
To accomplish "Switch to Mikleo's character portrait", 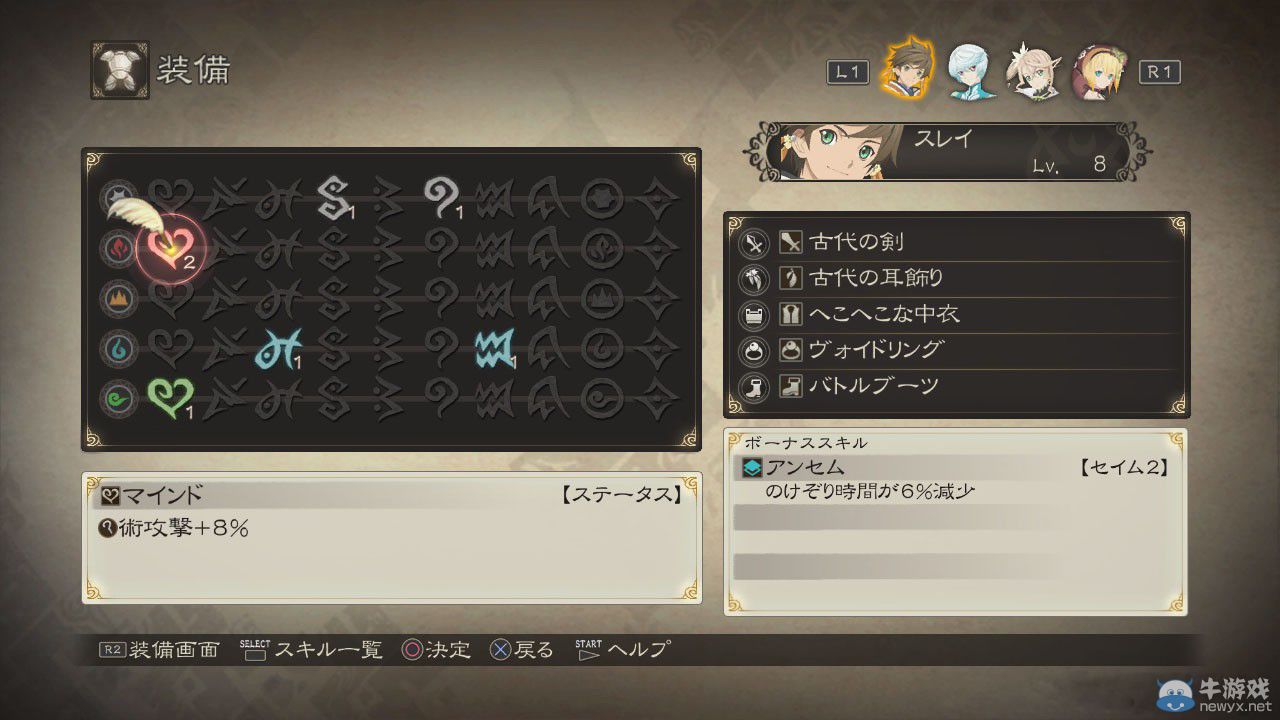I will (970, 71).
